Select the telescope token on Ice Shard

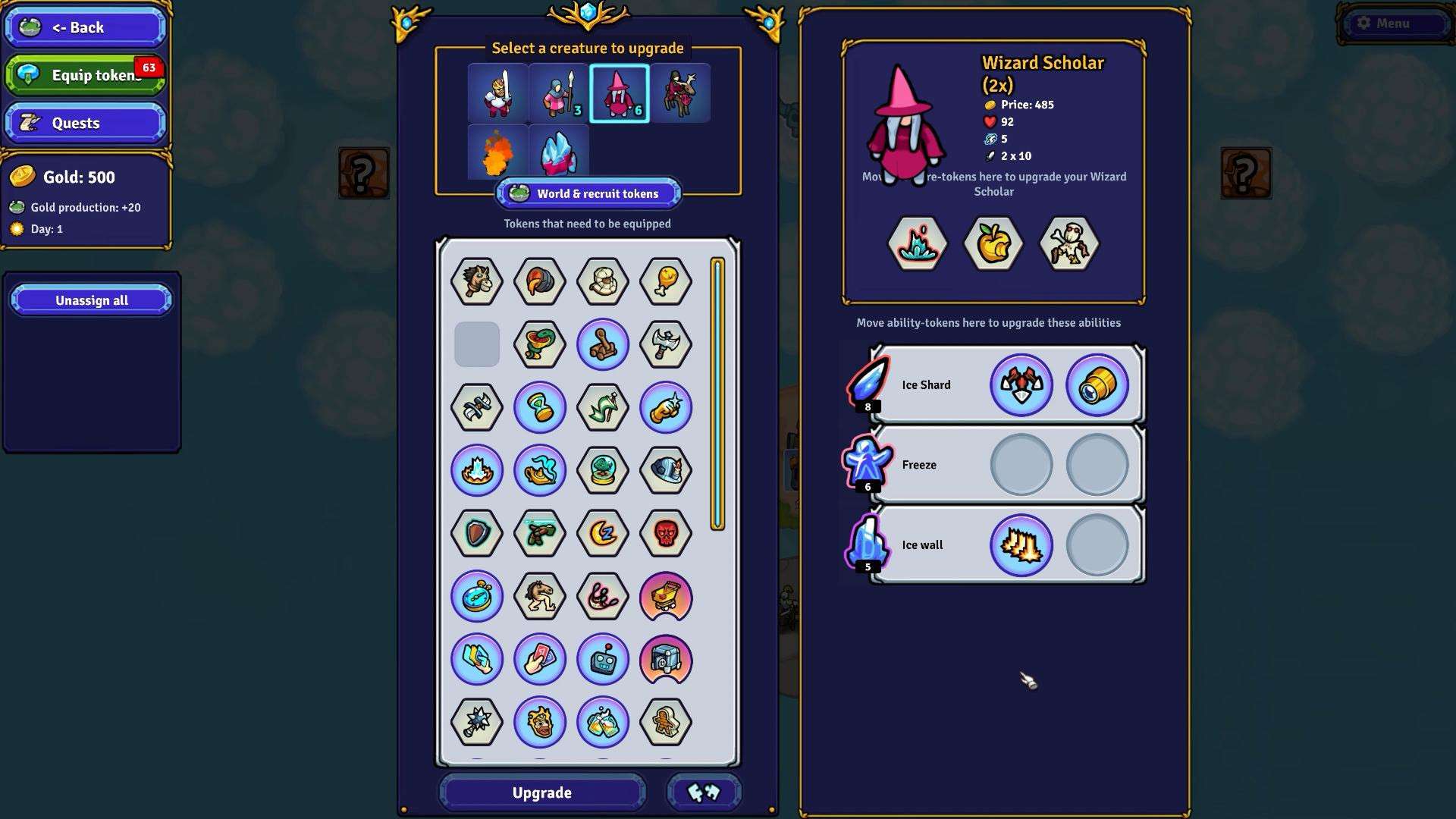pos(1097,385)
